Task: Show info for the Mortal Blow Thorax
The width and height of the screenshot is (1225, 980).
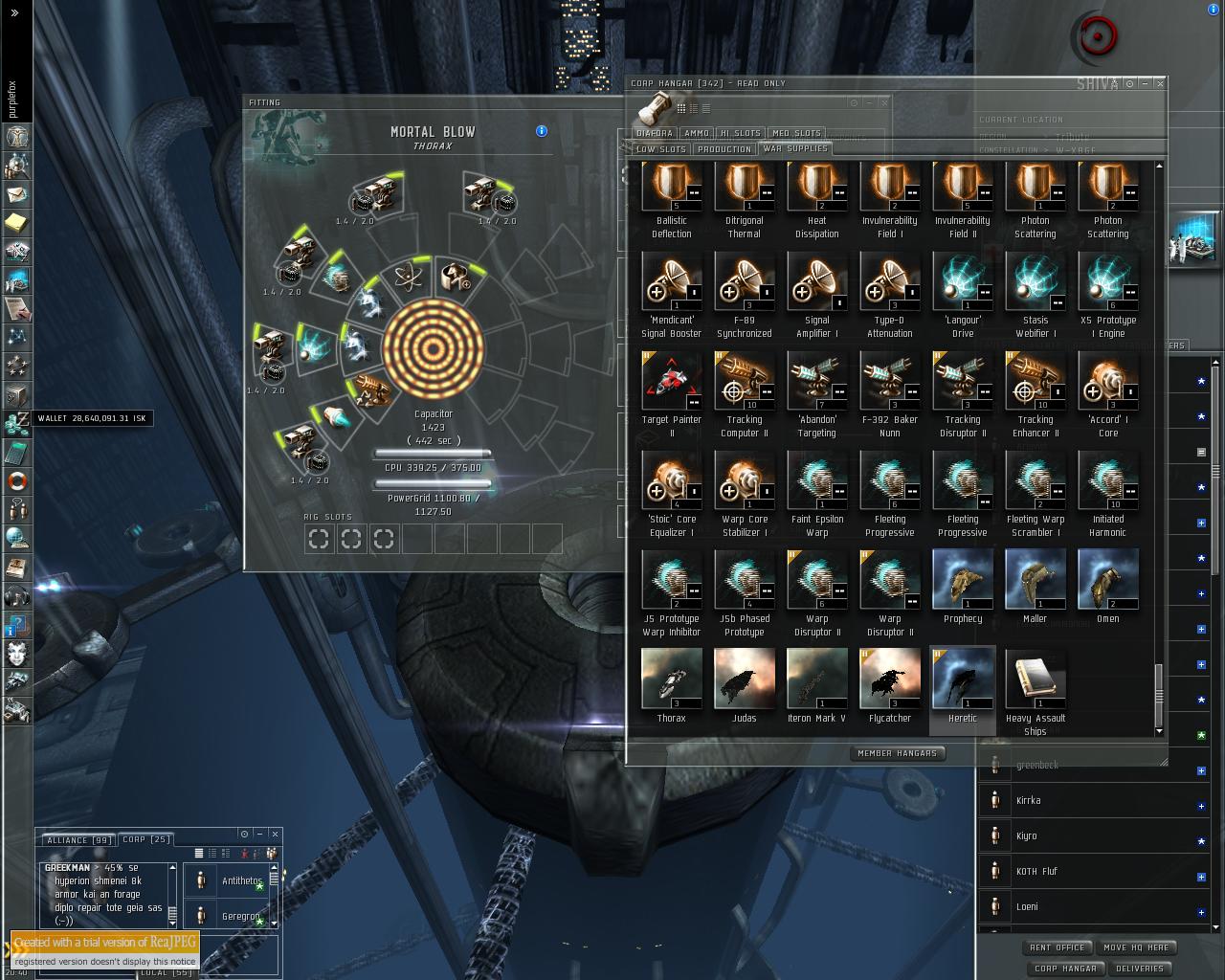Action: (x=542, y=131)
